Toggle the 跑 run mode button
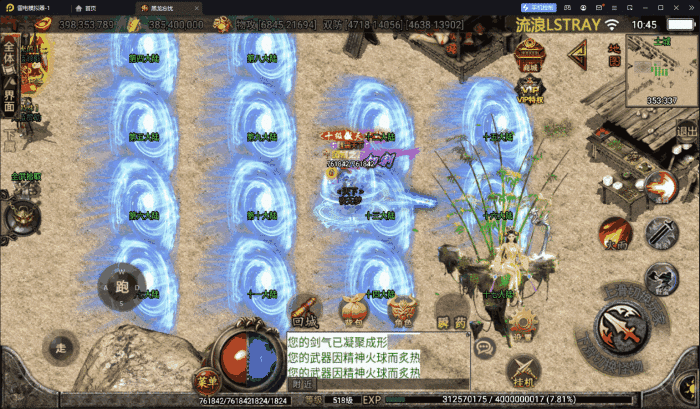This screenshot has height=409, width=700. (x=122, y=286)
